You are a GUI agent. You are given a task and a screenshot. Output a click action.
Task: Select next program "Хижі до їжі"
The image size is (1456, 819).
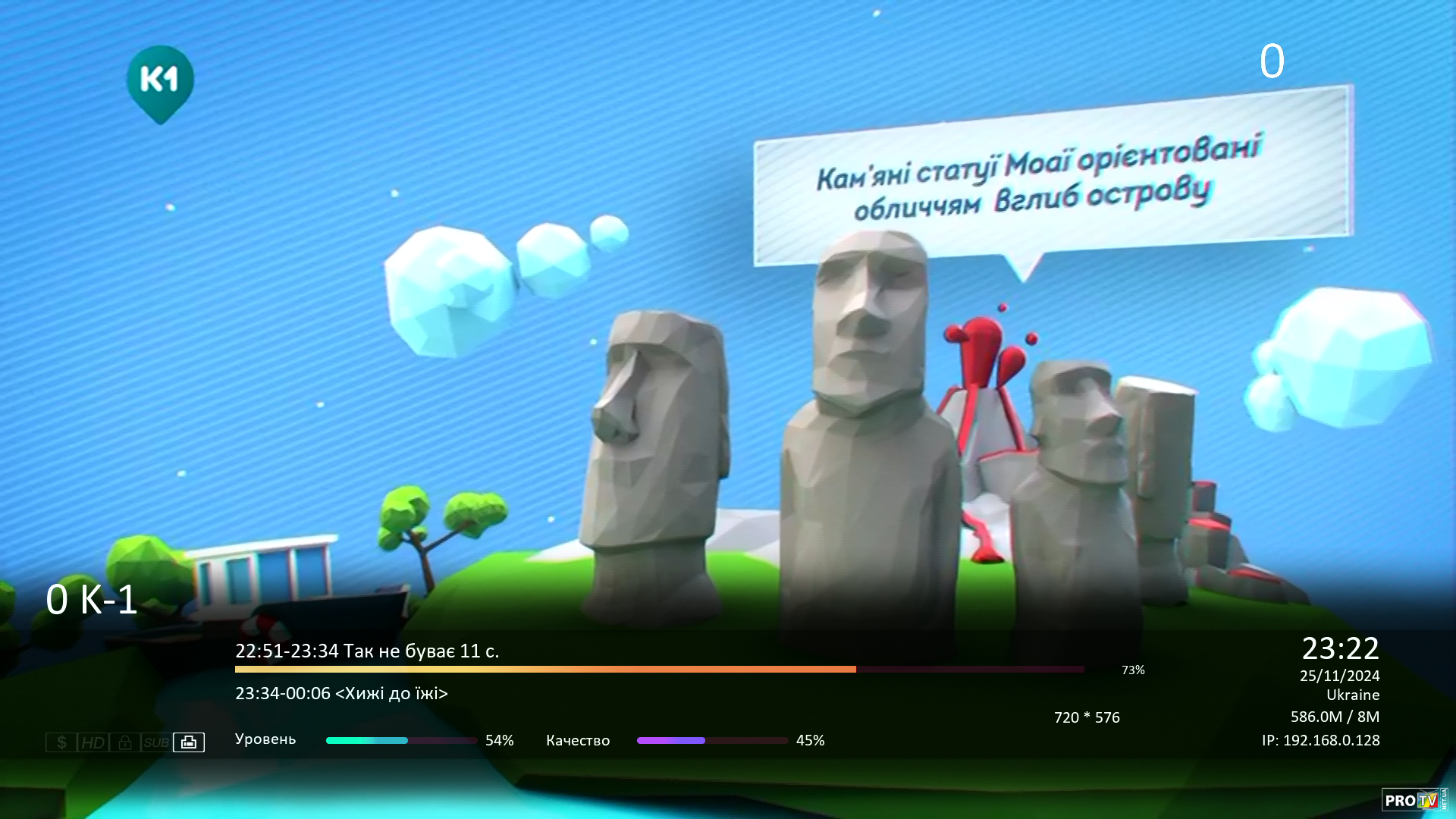pos(341,693)
